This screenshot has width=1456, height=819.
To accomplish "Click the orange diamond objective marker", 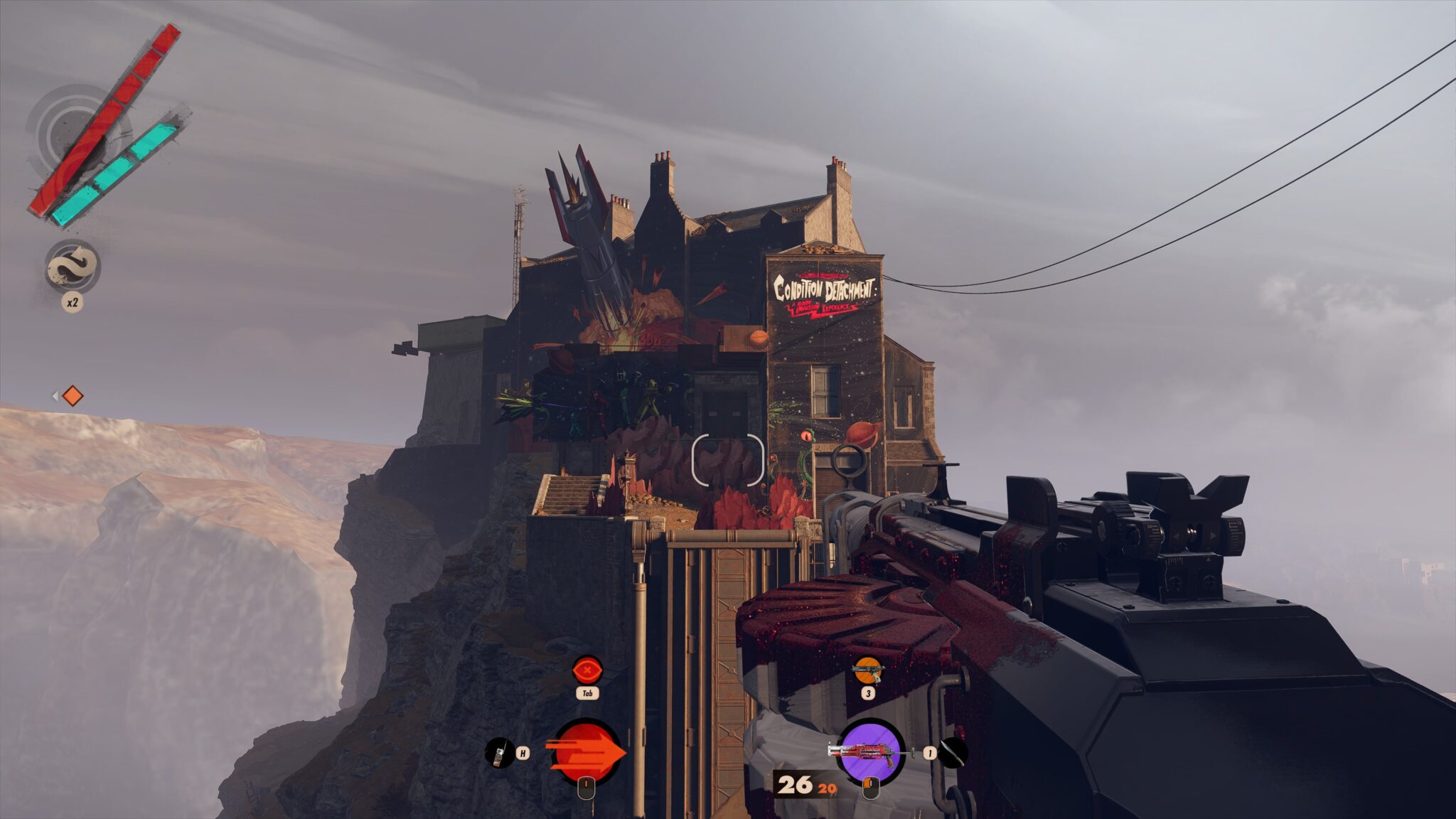I will coord(72,396).
